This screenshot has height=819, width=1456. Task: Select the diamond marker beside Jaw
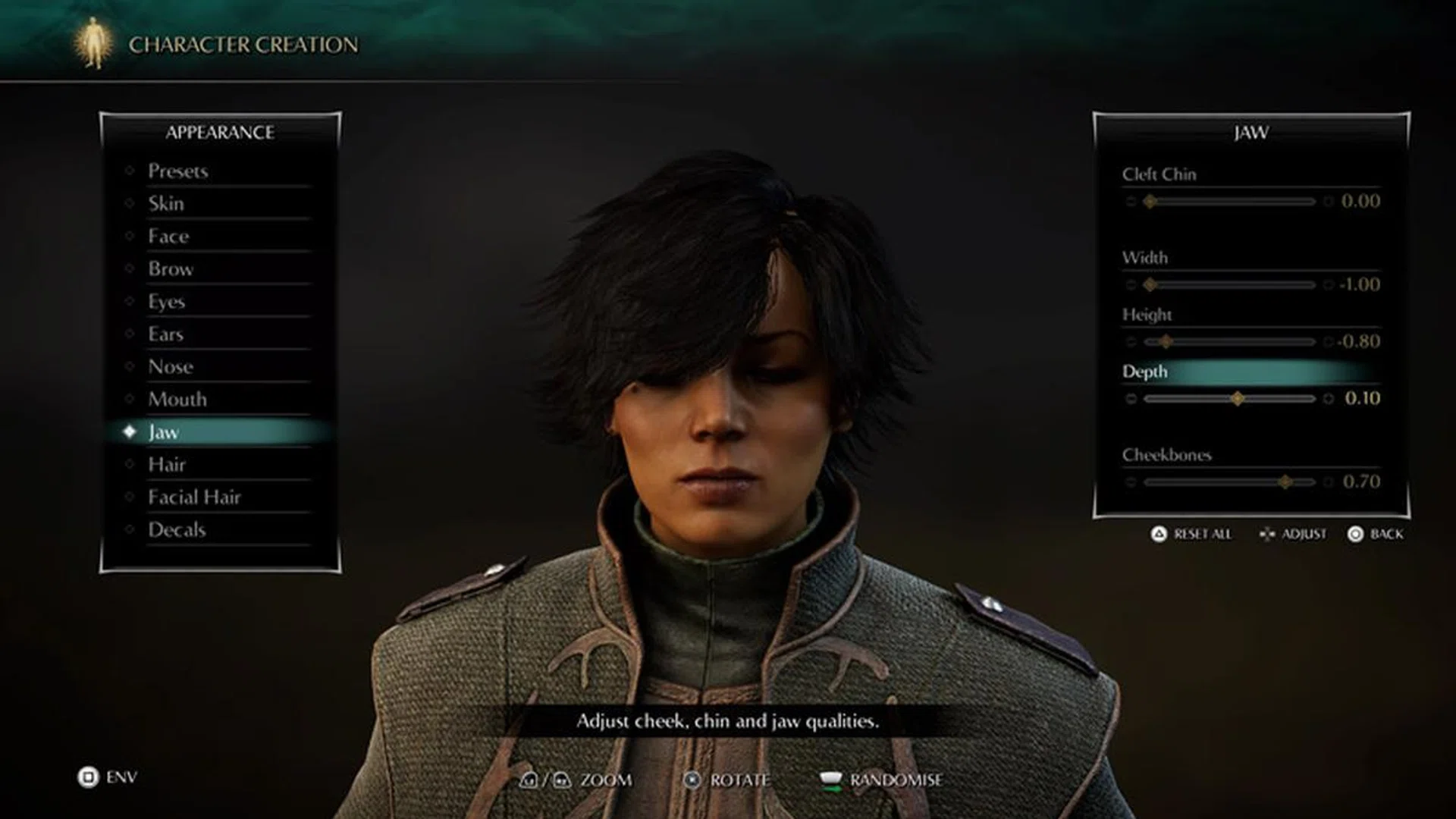click(x=130, y=432)
